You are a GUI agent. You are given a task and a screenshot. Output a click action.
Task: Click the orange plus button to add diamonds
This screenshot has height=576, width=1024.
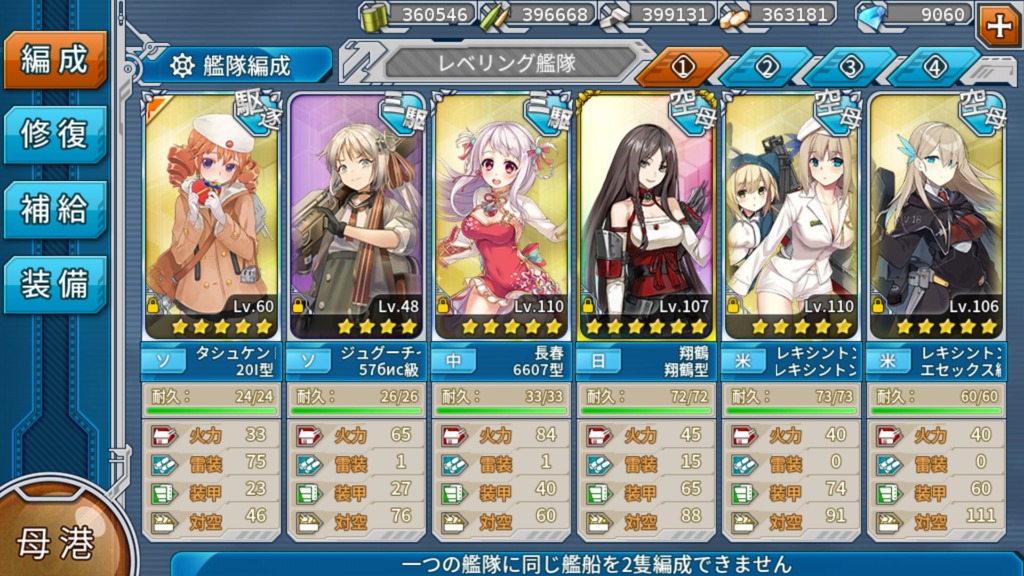click(998, 26)
